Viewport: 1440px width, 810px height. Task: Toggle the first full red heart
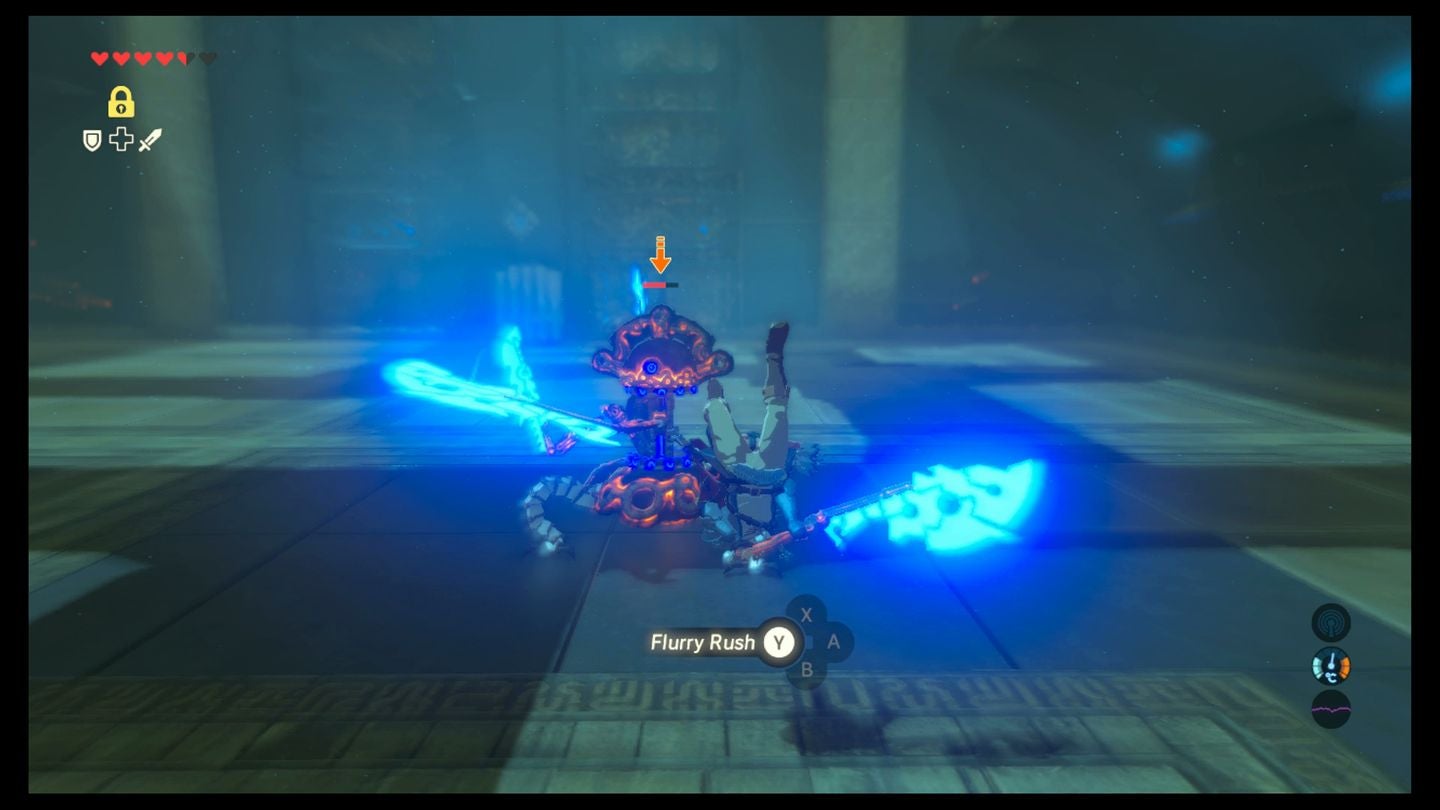pos(99,56)
